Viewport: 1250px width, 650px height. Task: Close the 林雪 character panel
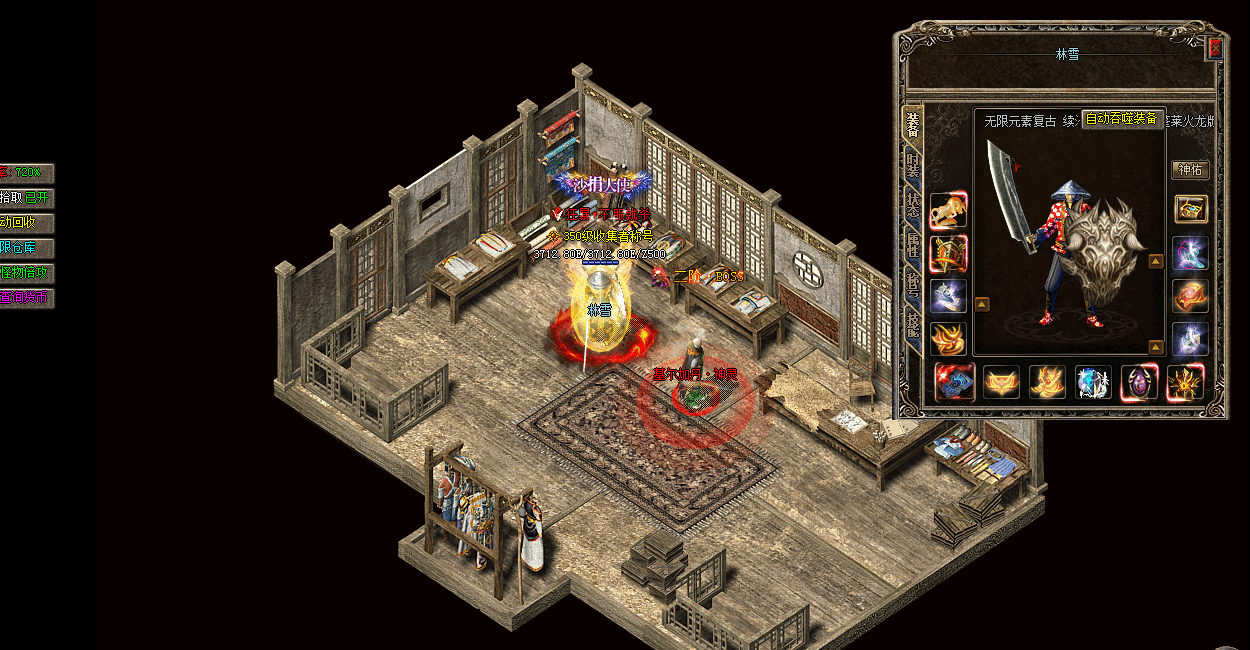1215,47
